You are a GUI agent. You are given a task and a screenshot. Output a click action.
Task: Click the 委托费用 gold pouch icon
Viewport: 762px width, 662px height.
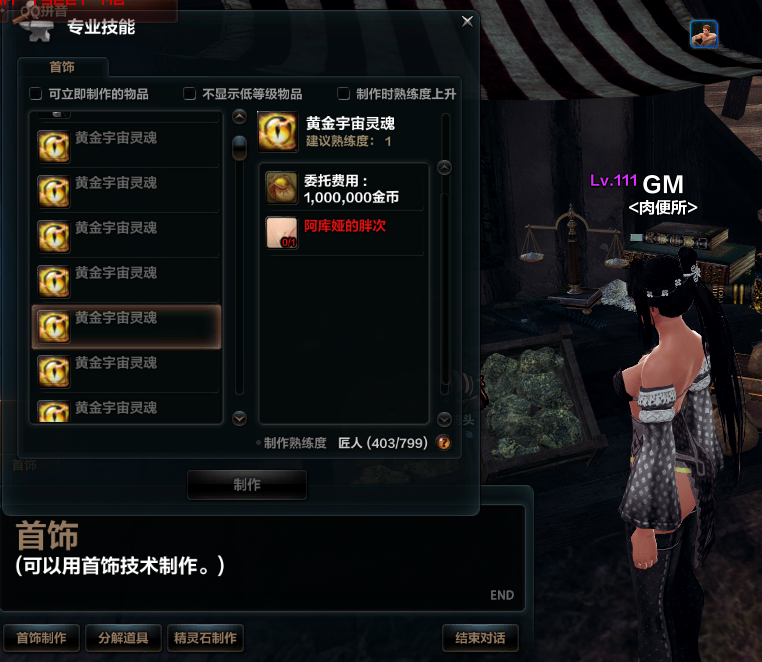point(280,188)
